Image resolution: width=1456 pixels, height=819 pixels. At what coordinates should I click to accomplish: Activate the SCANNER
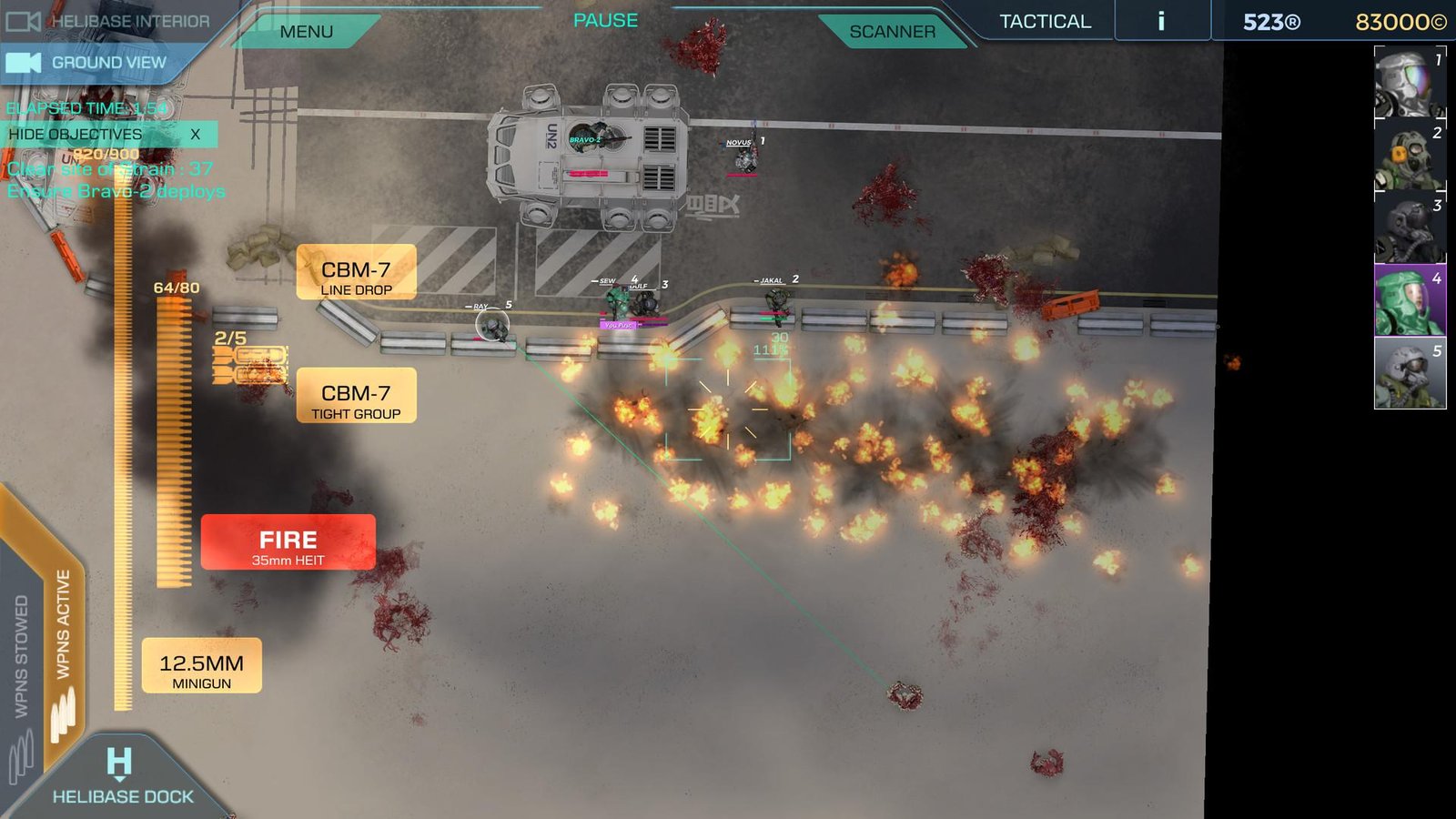click(x=892, y=32)
